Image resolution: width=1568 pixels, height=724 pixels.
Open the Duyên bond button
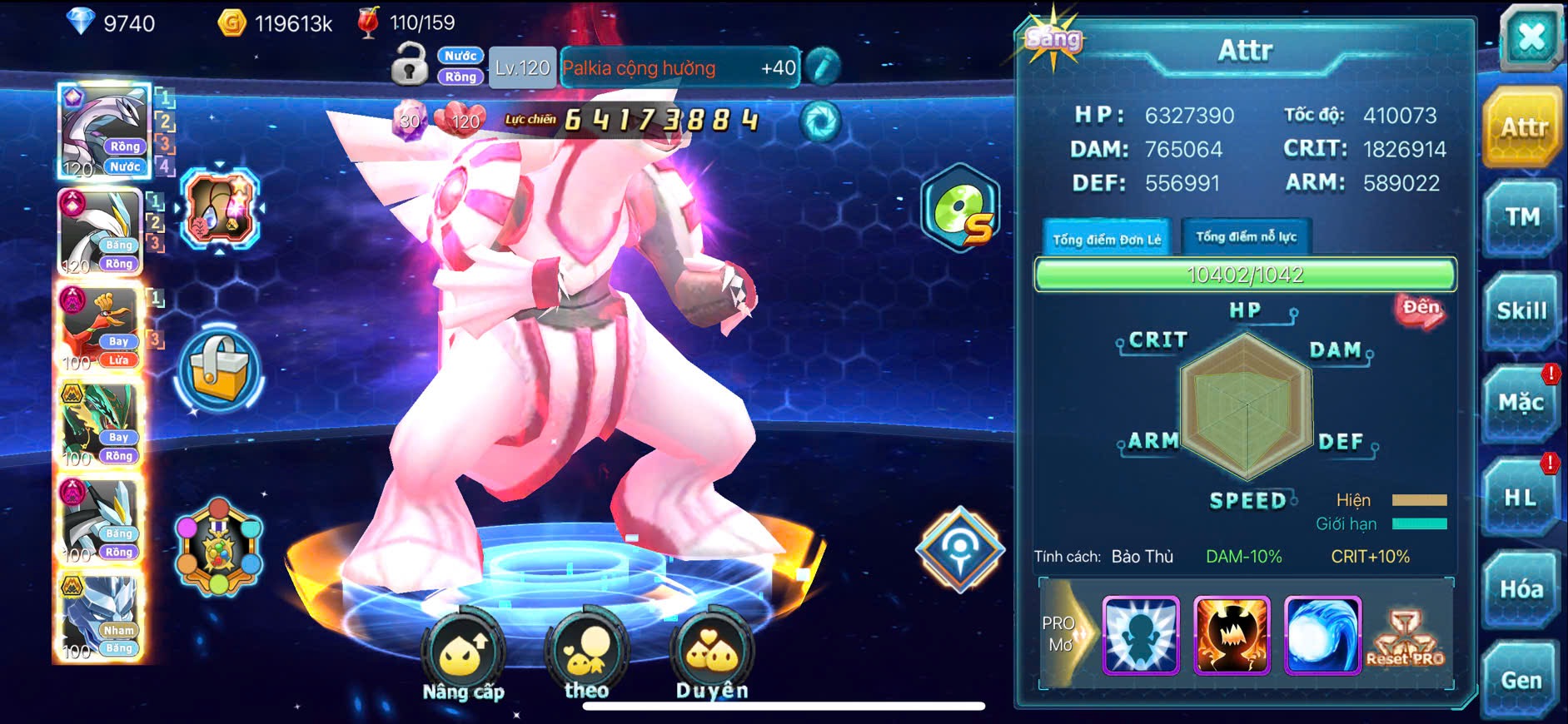click(711, 657)
